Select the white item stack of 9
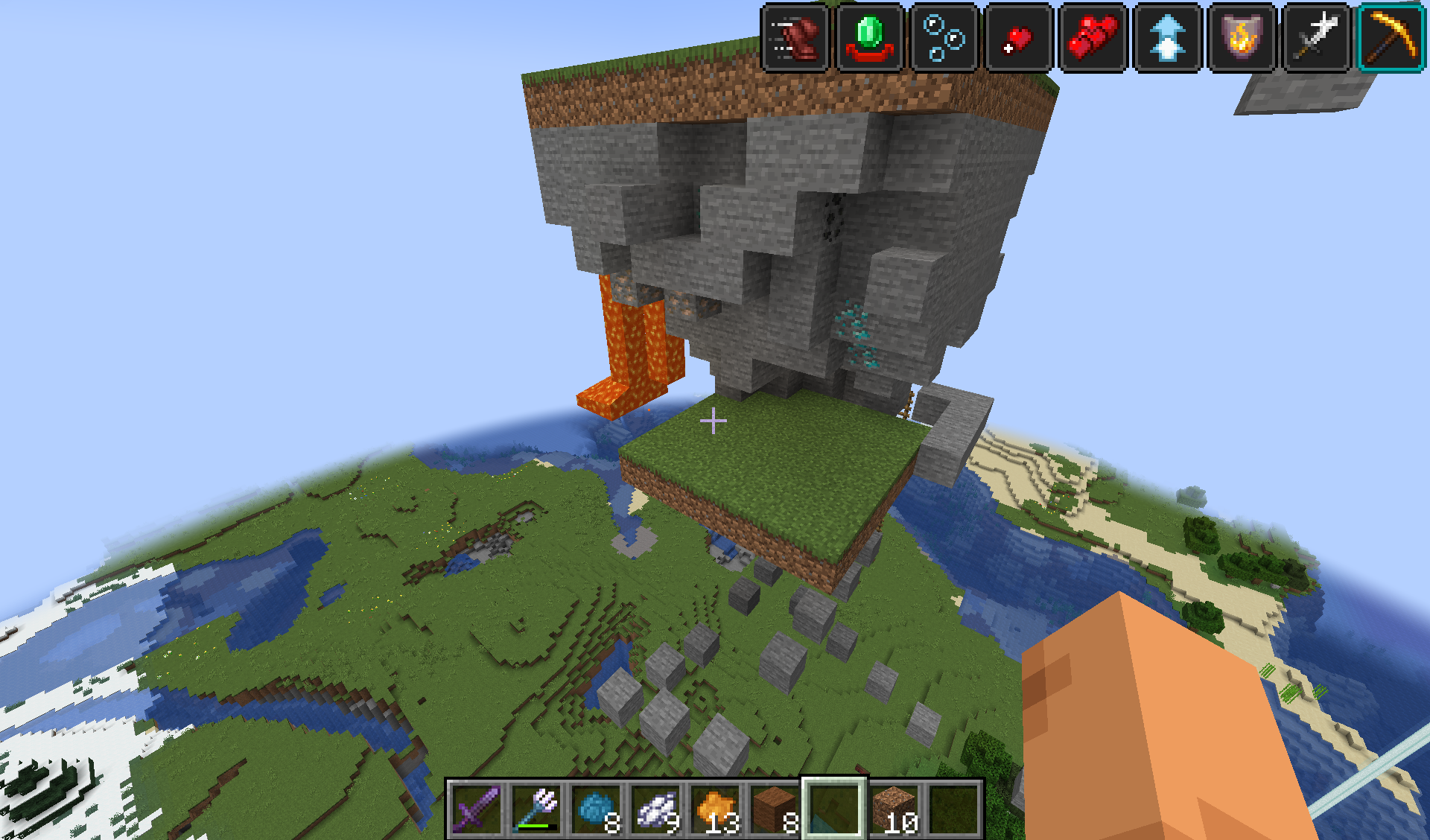The width and height of the screenshot is (1430, 840). pyautogui.click(x=655, y=809)
